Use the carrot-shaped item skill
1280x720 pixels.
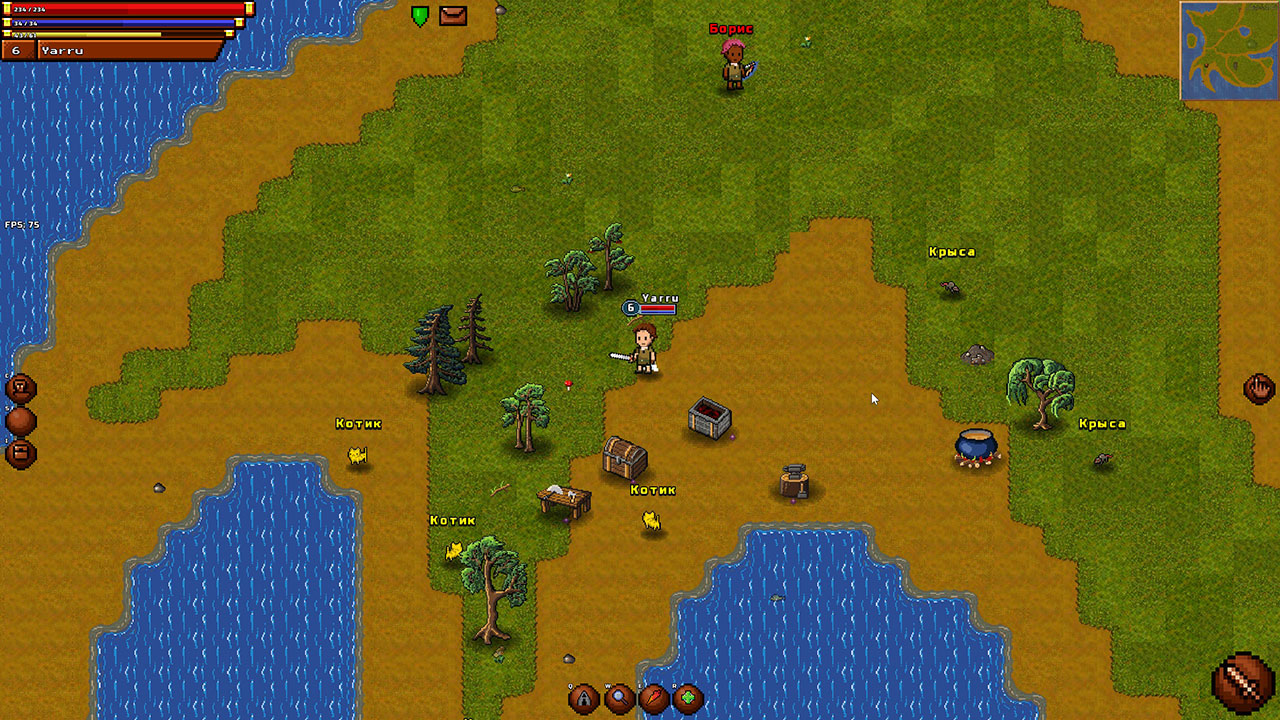[654, 698]
